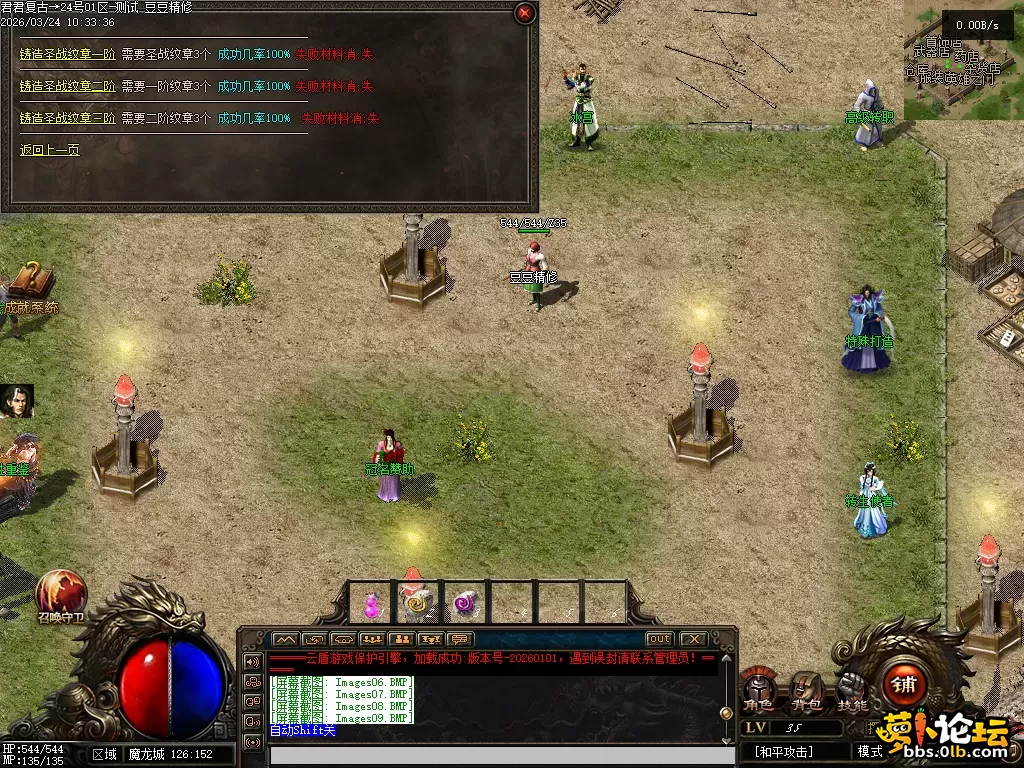Screen dimensions: 1024x768
Task: Use the yellow spiral scroll item
Action: tap(418, 604)
